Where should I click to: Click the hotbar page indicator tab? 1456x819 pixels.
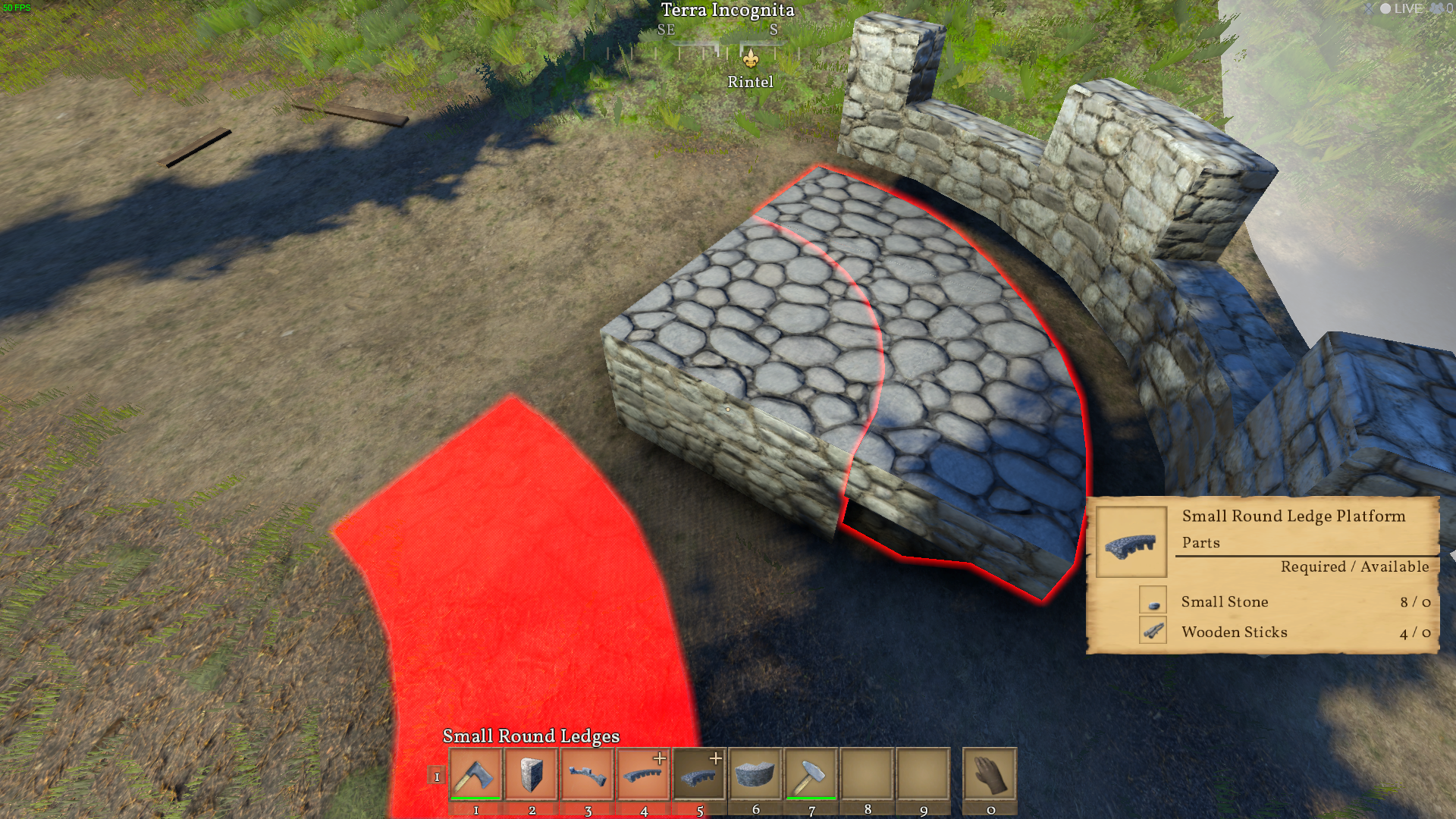pyautogui.click(x=437, y=776)
